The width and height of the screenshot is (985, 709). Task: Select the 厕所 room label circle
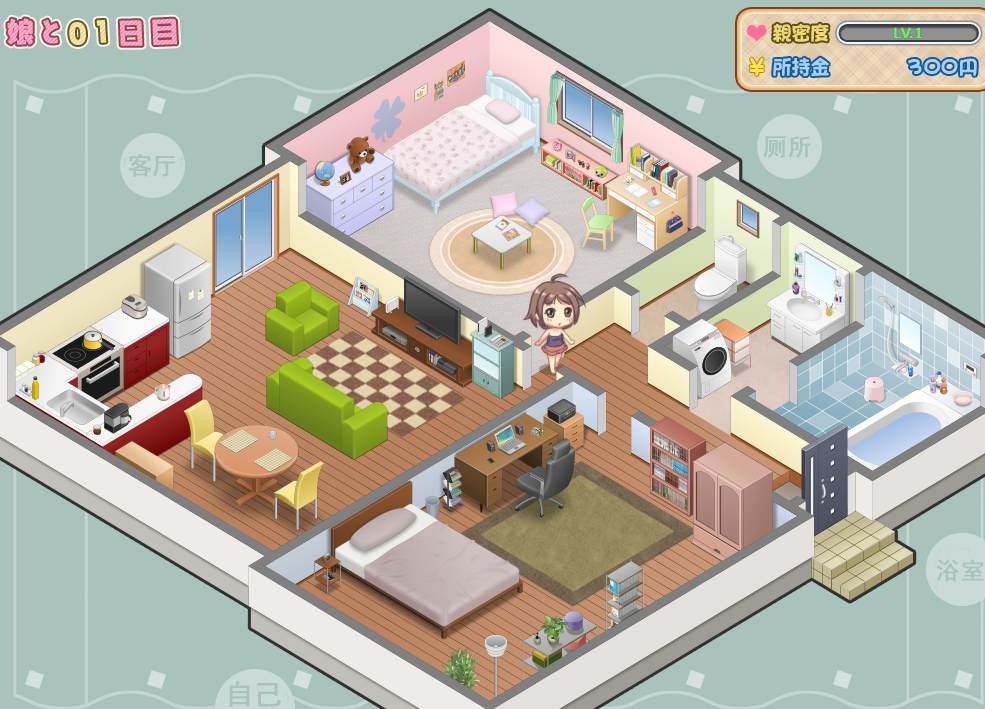pyautogui.click(x=788, y=146)
